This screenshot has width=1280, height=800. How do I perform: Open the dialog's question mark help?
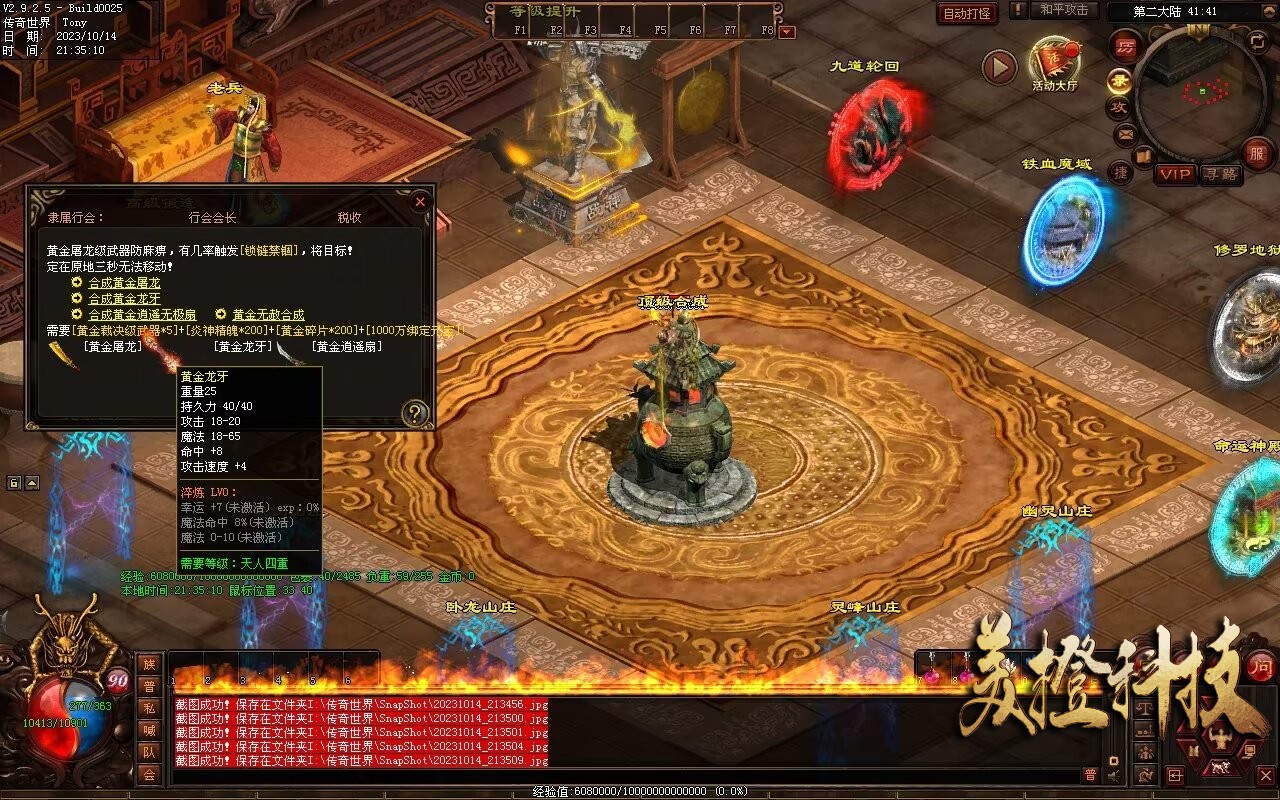(x=414, y=412)
